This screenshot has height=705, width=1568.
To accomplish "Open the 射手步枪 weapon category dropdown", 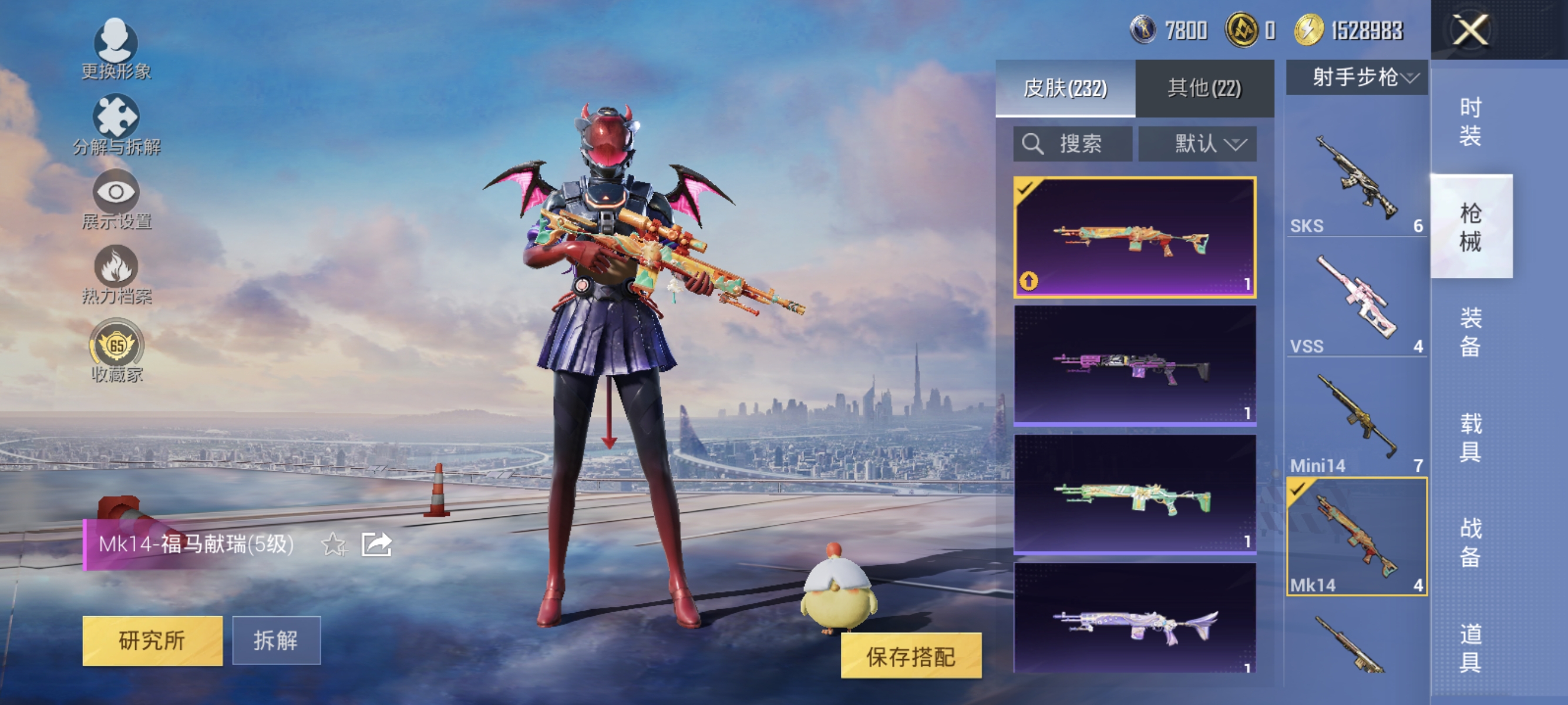I will pyautogui.click(x=1356, y=78).
